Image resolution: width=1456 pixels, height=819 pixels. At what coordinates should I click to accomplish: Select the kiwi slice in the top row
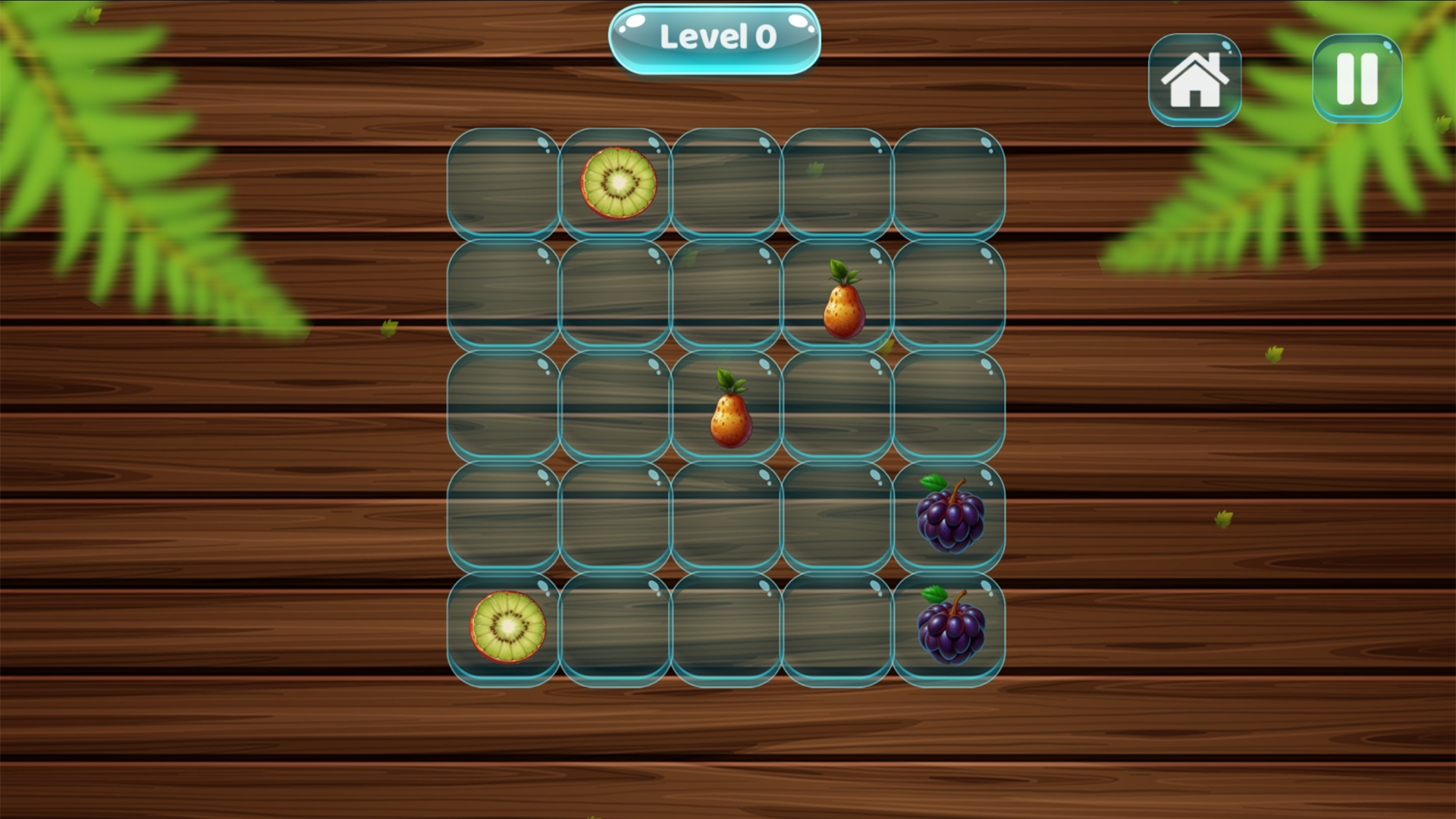616,182
